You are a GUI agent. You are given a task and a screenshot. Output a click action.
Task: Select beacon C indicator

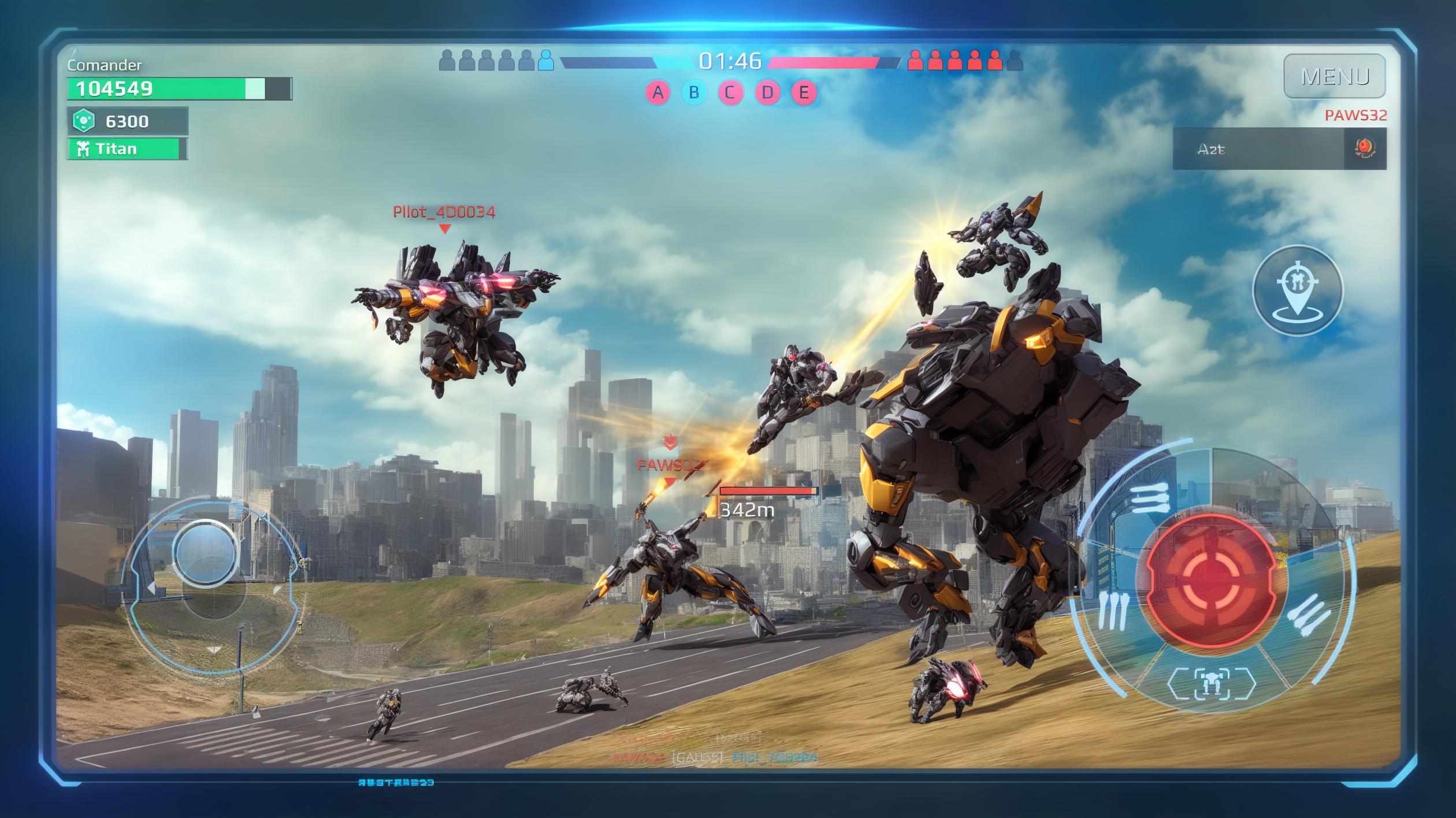coord(730,92)
